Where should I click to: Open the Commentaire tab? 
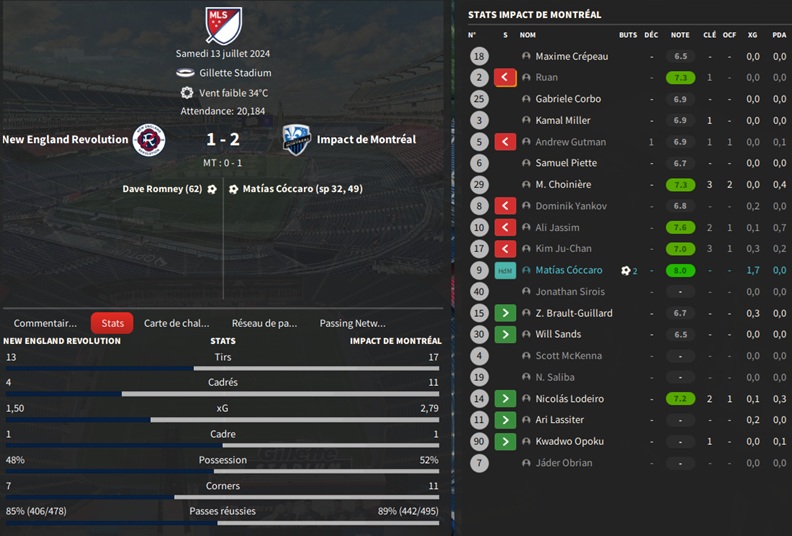pos(45,323)
